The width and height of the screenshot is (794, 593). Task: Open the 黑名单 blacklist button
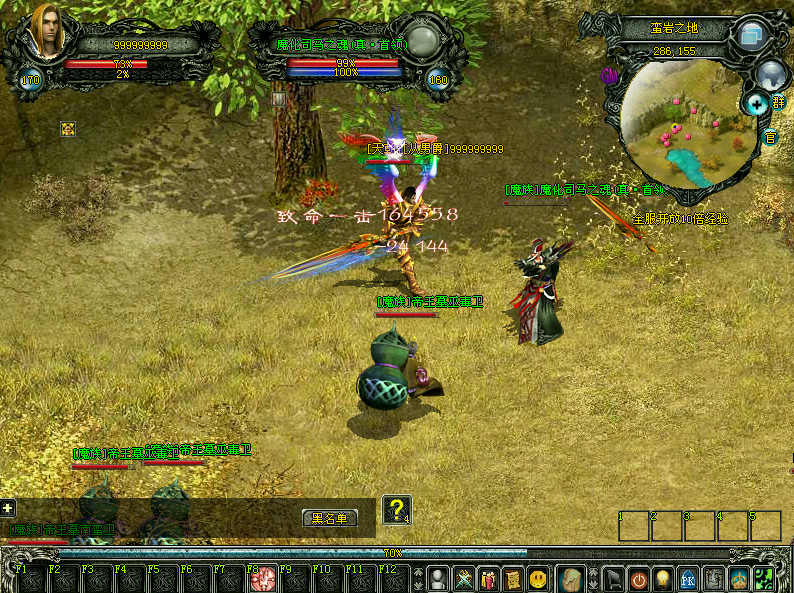coord(329,518)
